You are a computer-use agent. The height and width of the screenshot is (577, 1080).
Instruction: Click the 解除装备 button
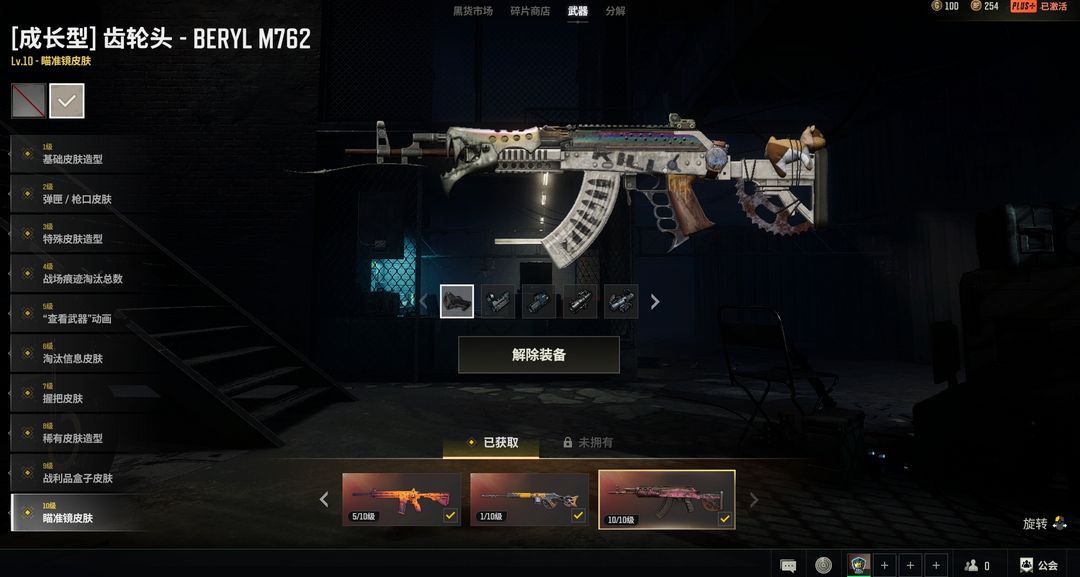539,355
